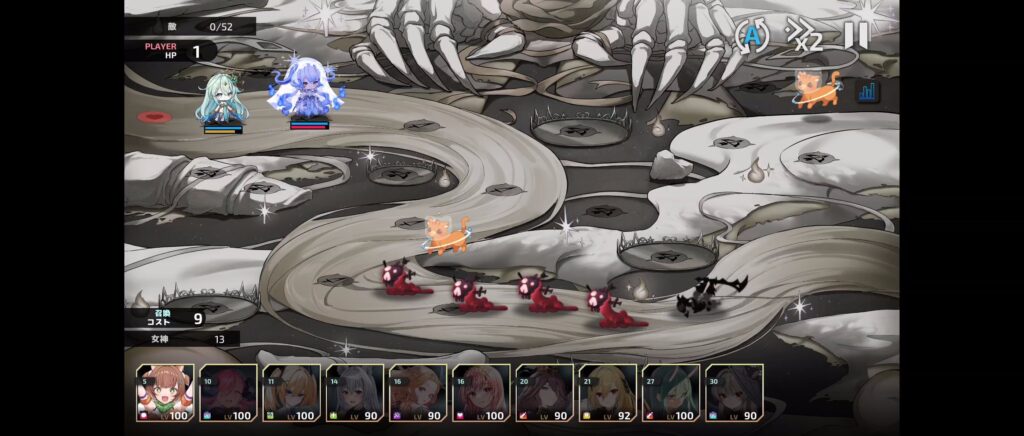Pause the battle
Viewport: 1024px width, 436px height.
click(856, 36)
